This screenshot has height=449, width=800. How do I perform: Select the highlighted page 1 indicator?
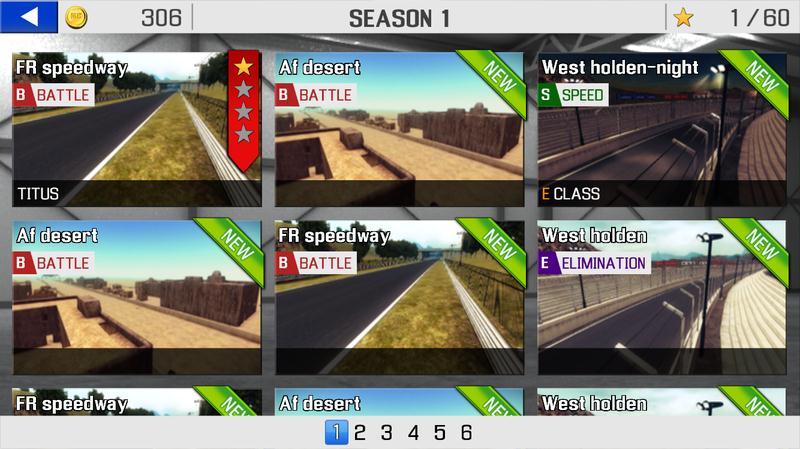(338, 433)
